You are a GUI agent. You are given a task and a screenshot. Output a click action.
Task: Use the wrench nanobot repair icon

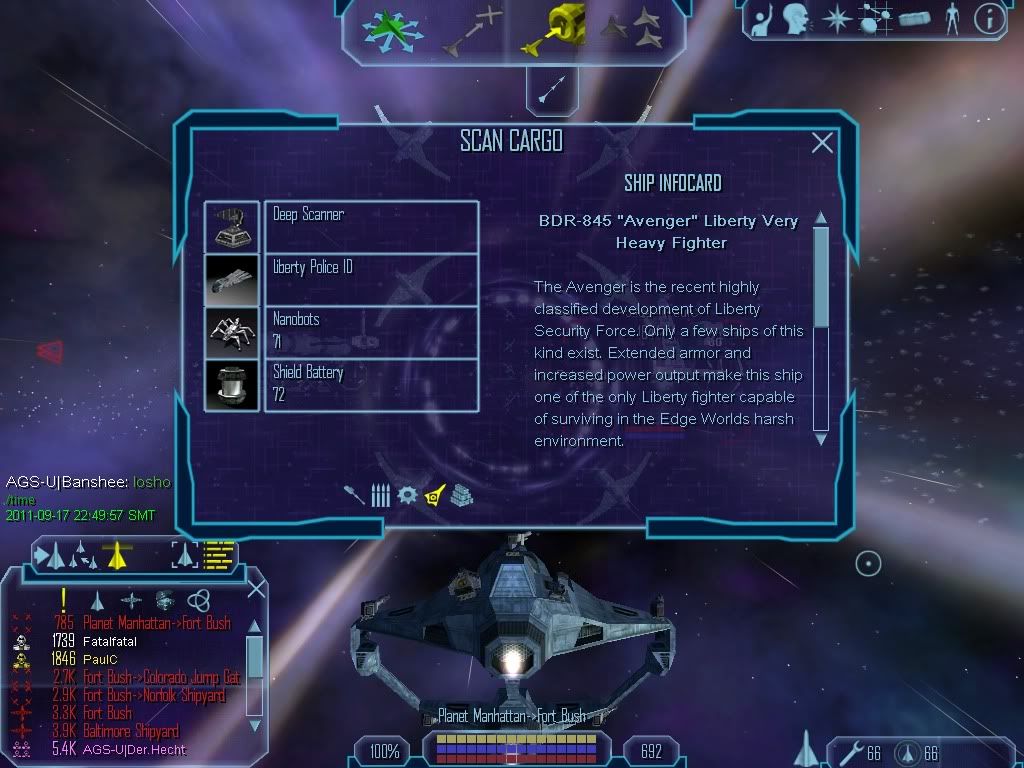point(847,751)
